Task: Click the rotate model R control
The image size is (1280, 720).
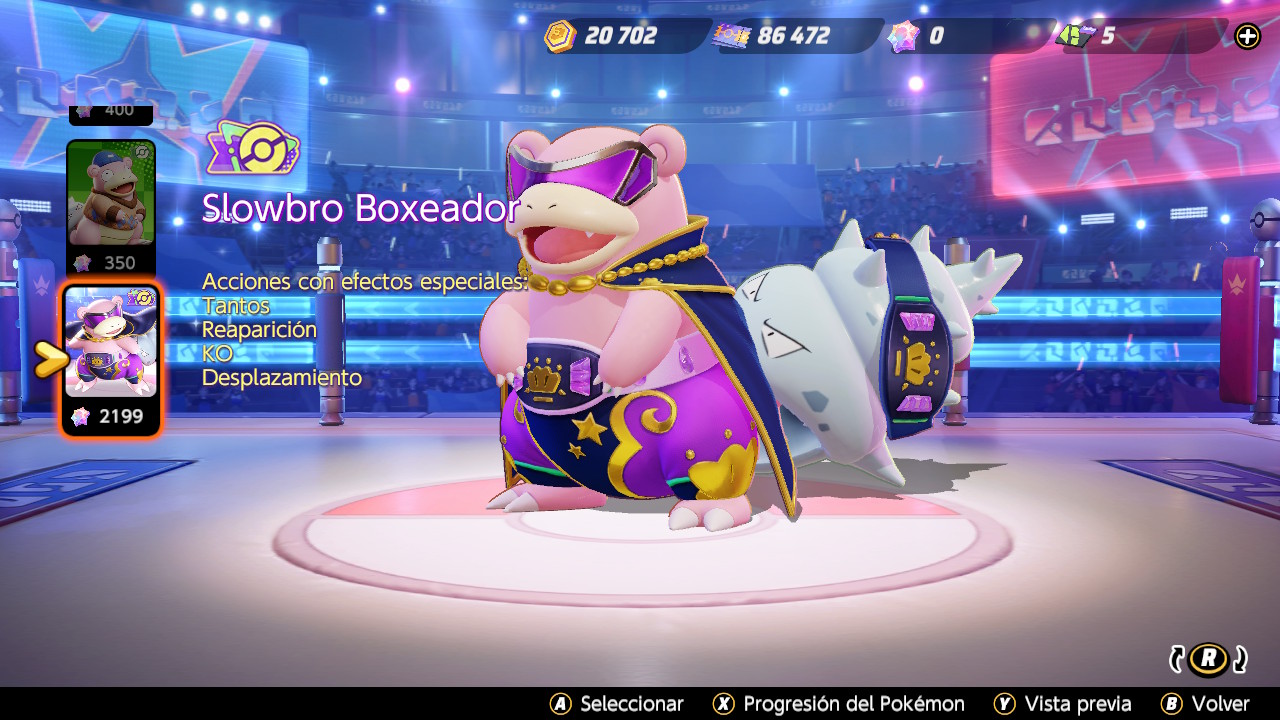Action: pos(1209,658)
